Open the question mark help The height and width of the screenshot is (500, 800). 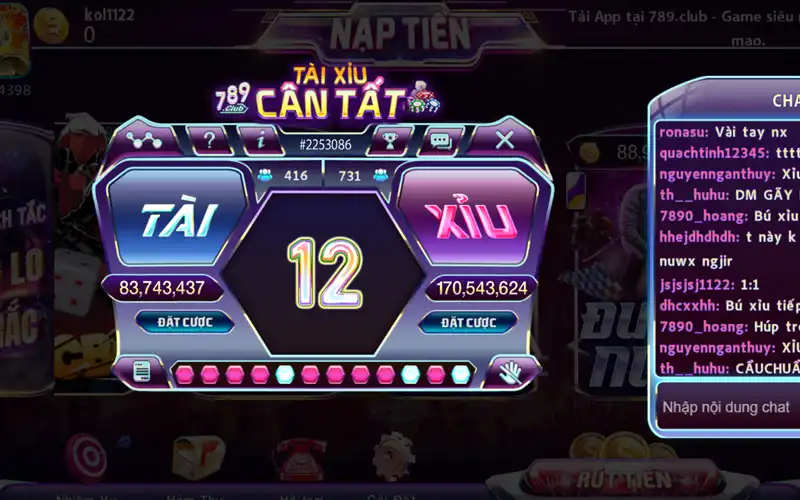pyautogui.click(x=209, y=140)
